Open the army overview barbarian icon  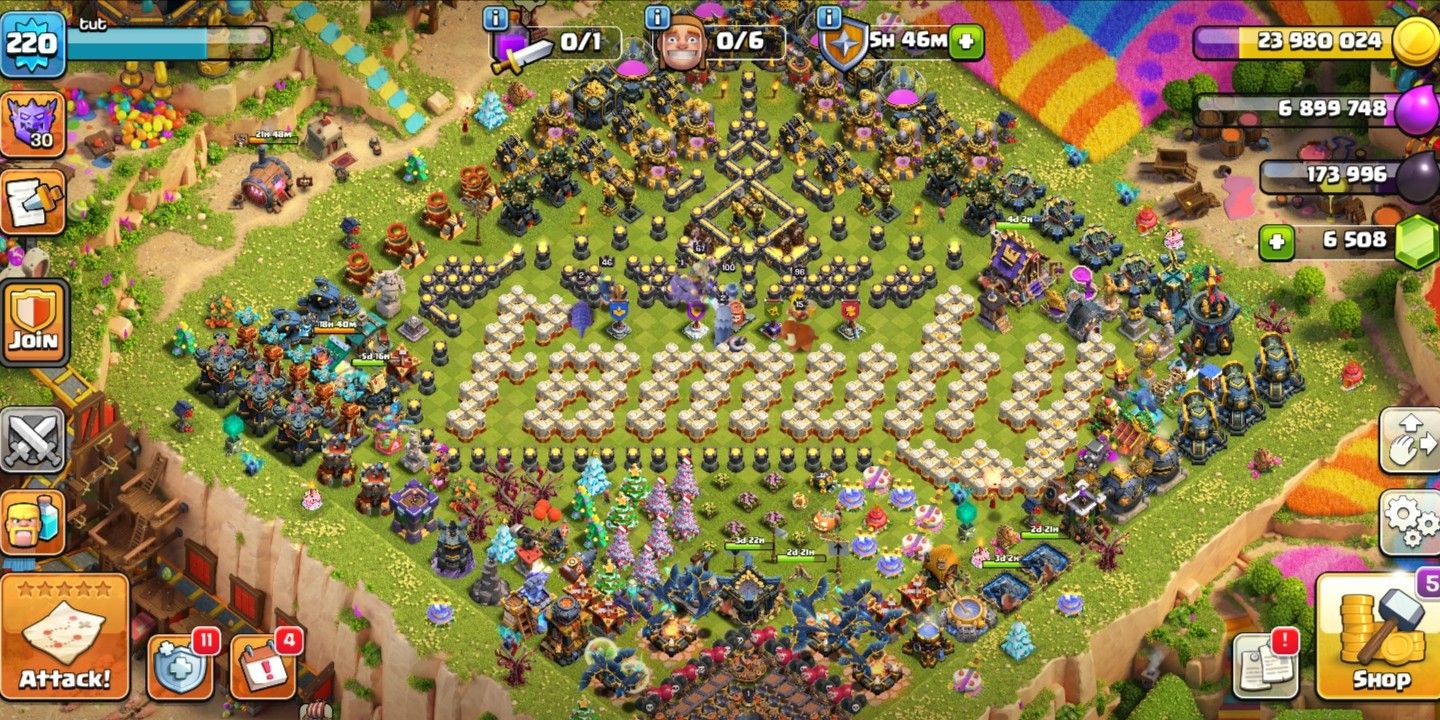click(x=33, y=522)
